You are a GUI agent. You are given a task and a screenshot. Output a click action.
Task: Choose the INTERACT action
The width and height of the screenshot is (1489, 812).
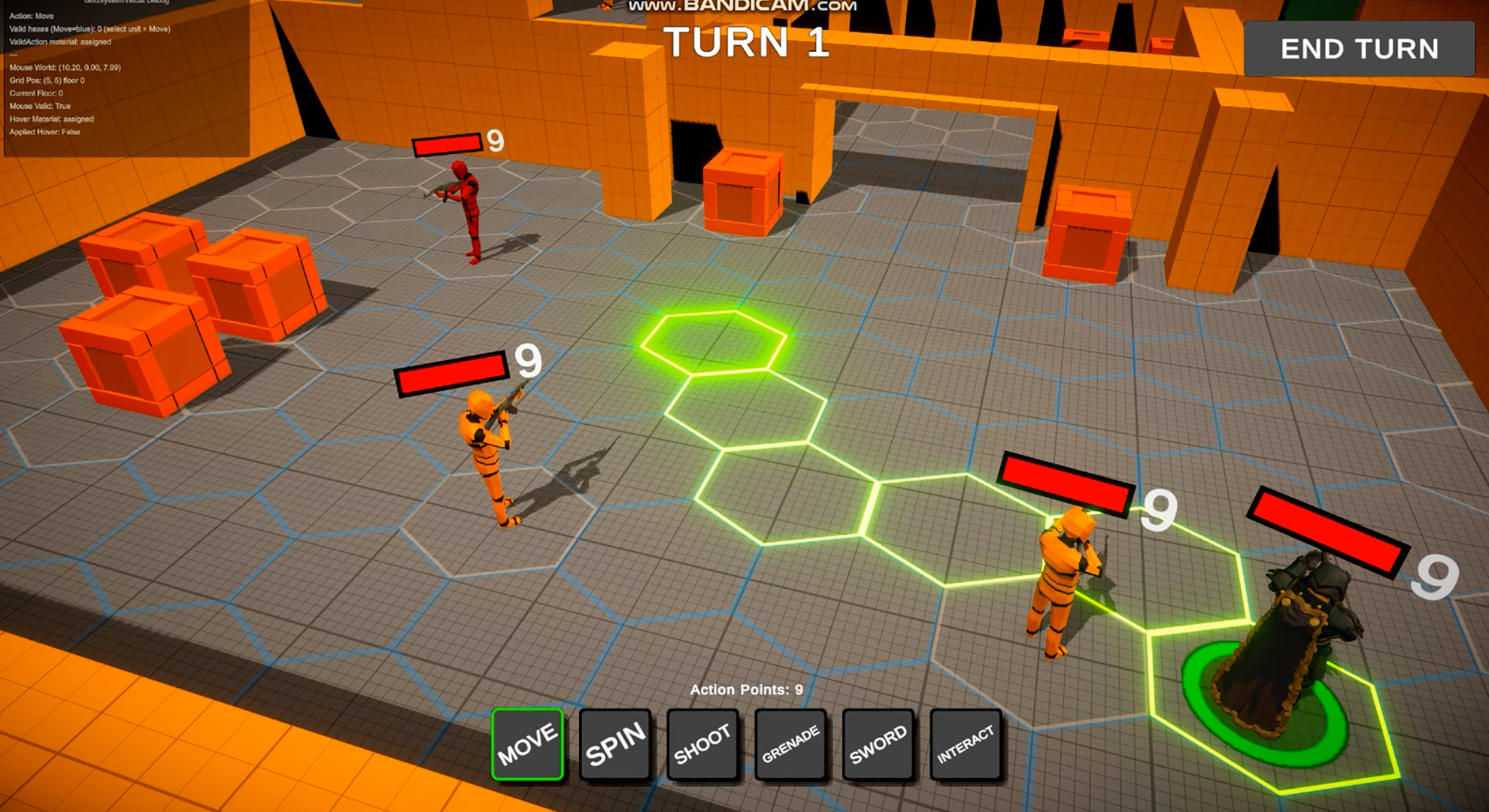[966, 744]
